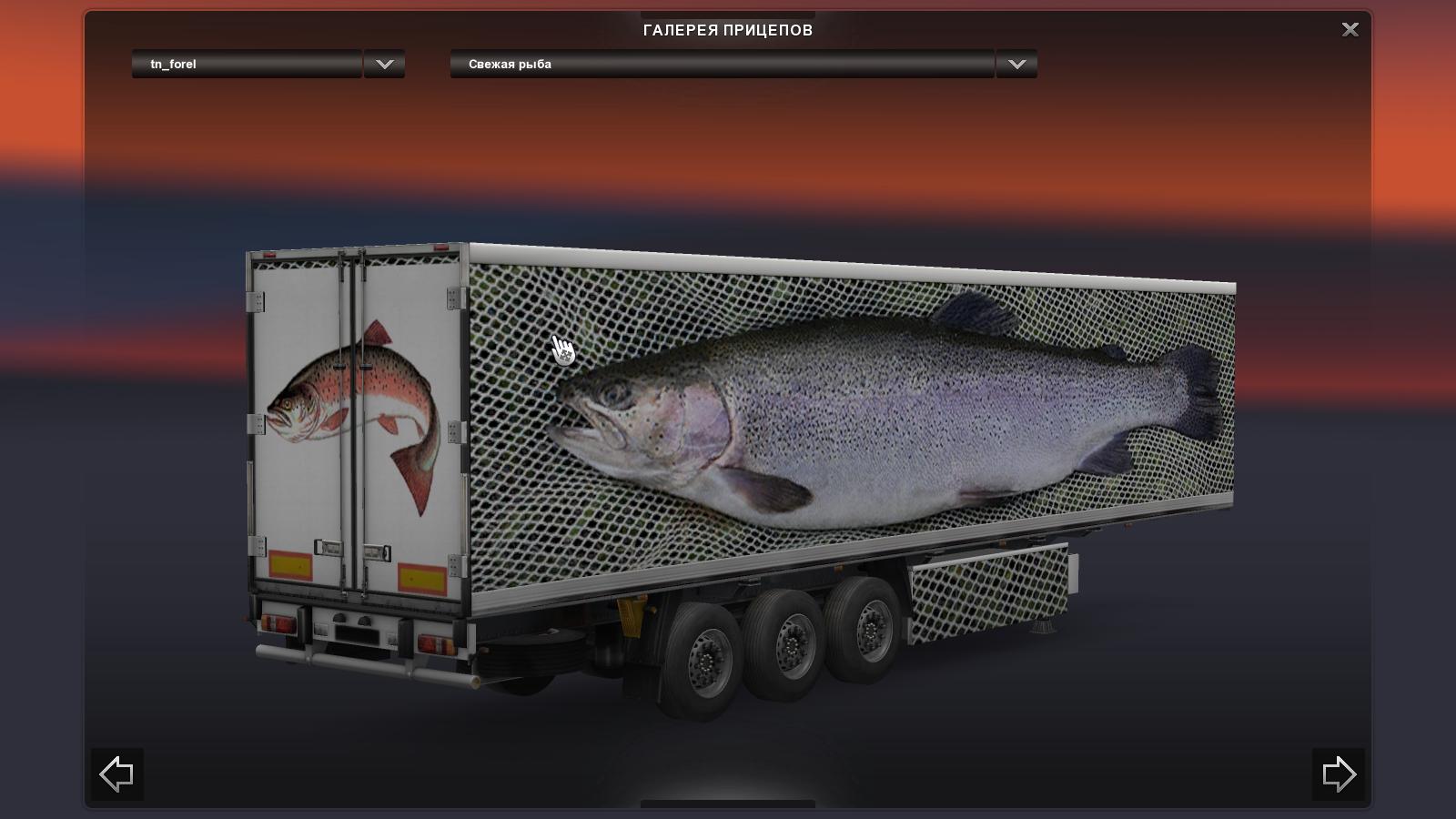Select the tn_forel entry in the left field

[x=246, y=64]
